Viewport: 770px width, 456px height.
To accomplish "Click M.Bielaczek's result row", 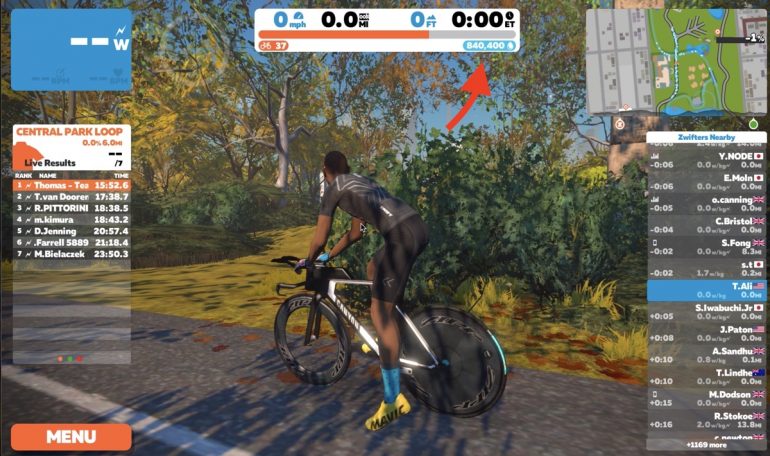I will [71, 254].
